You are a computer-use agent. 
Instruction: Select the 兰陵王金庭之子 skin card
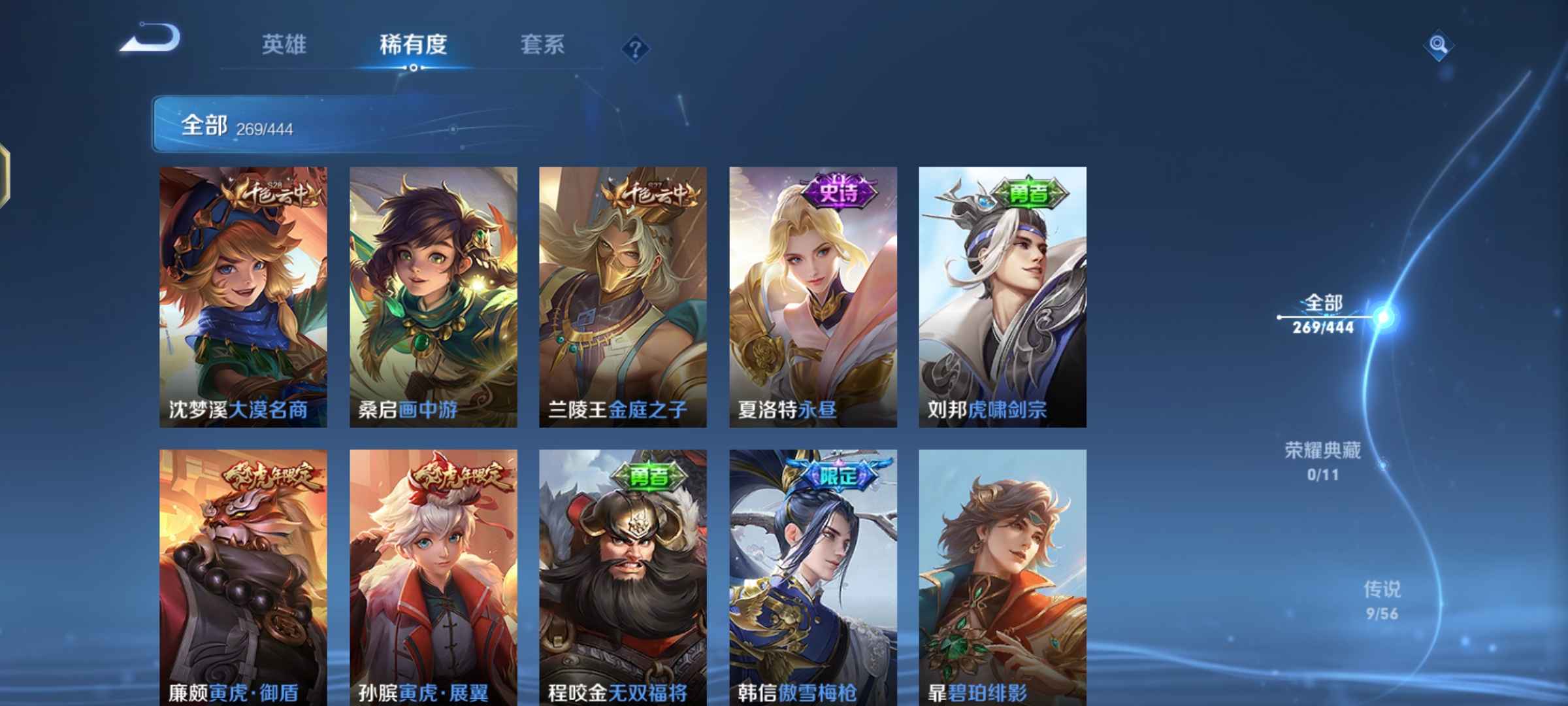click(623, 294)
